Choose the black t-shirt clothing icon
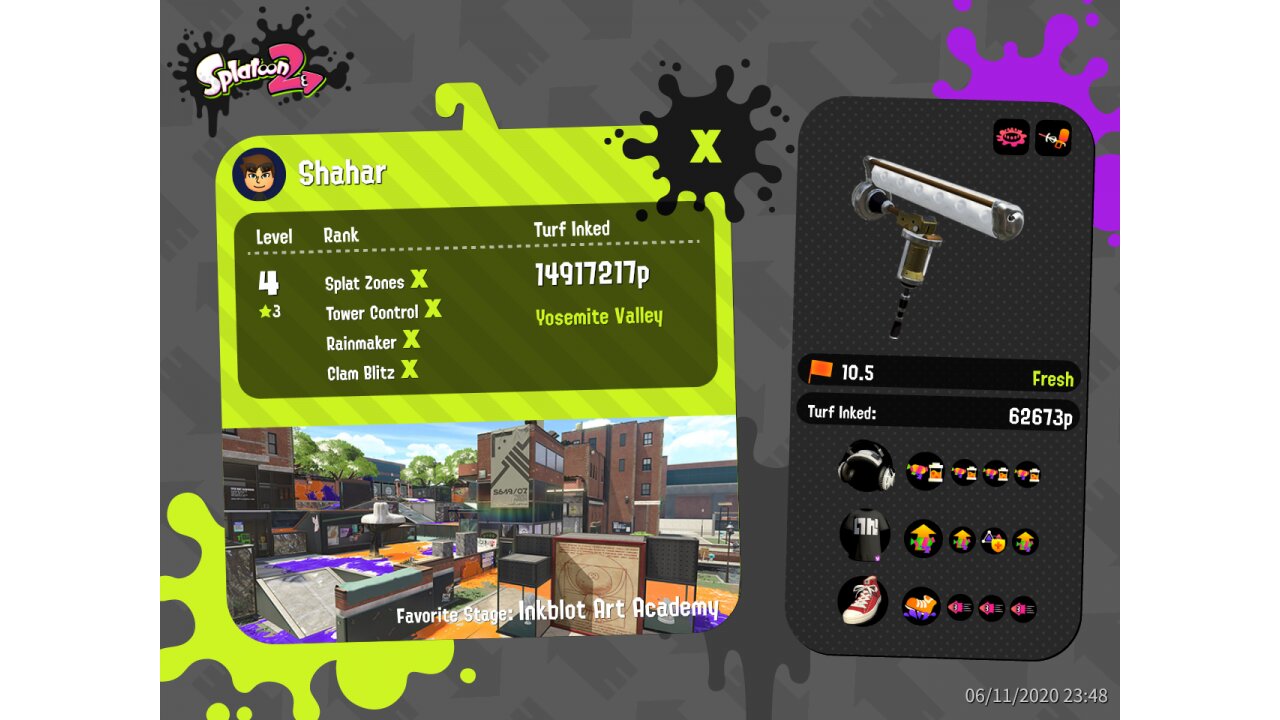This screenshot has height=720, width=1280. pyautogui.click(x=865, y=539)
